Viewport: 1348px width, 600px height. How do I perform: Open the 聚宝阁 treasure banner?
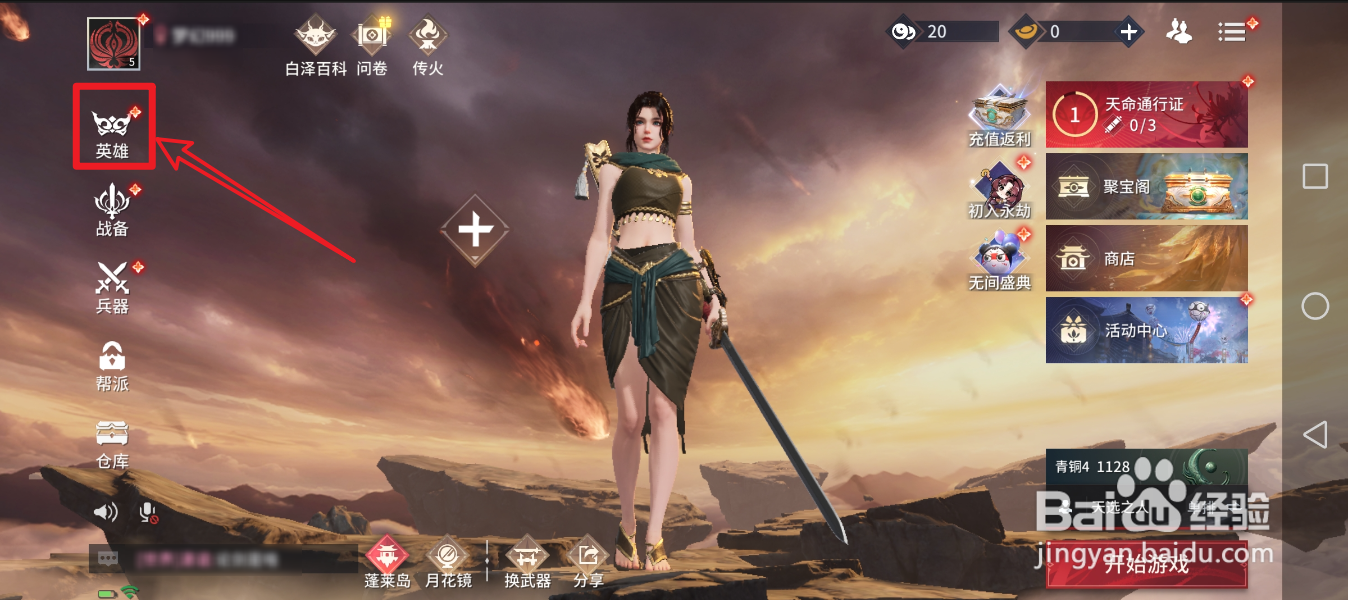1146,186
